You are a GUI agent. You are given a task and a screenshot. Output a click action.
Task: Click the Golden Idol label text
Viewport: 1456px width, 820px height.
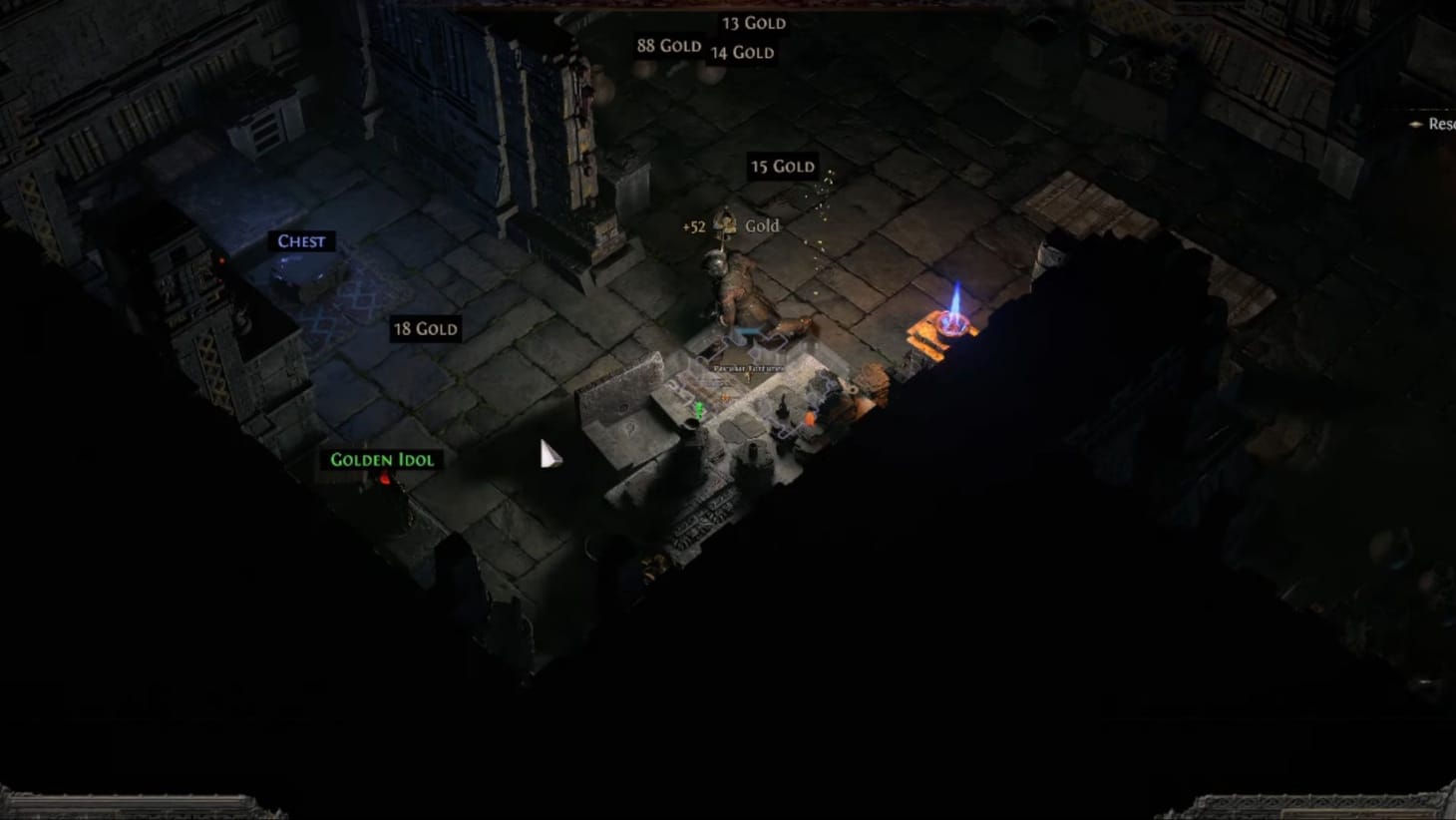[382, 460]
